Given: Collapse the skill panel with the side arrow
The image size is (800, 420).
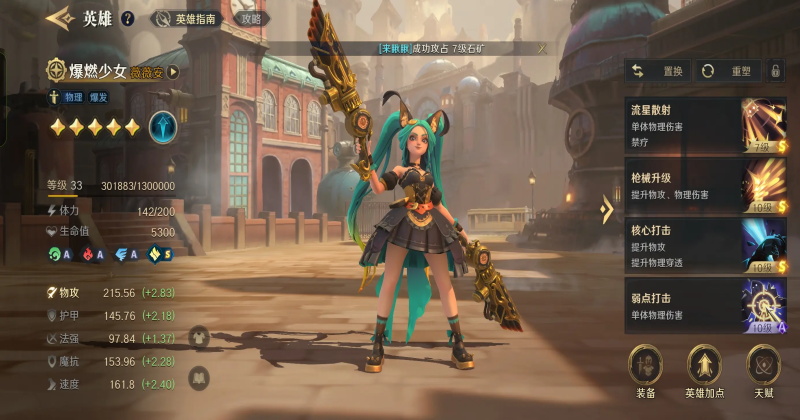Looking at the screenshot, I should tap(606, 209).
